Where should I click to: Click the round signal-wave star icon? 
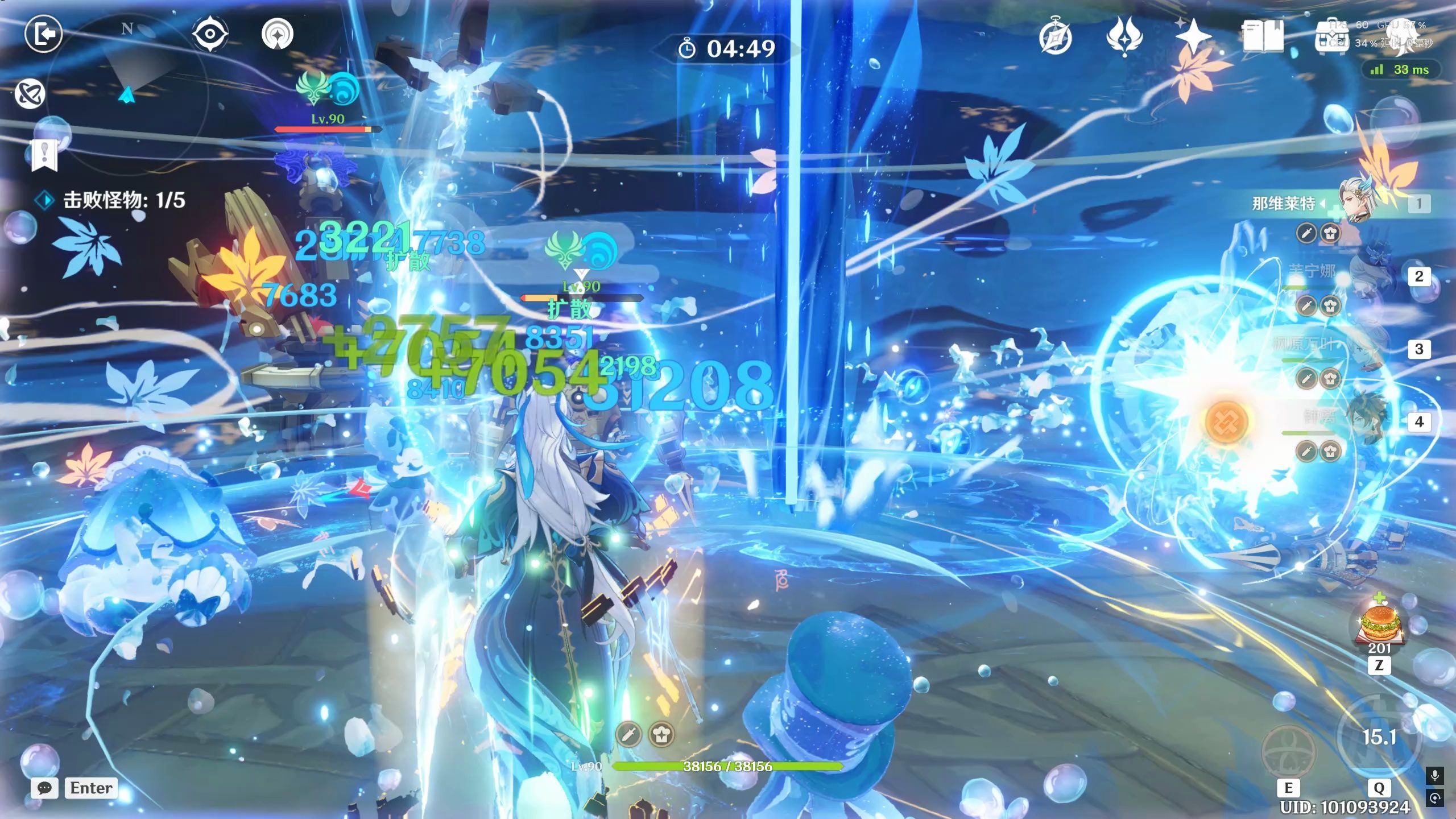pos(278,34)
